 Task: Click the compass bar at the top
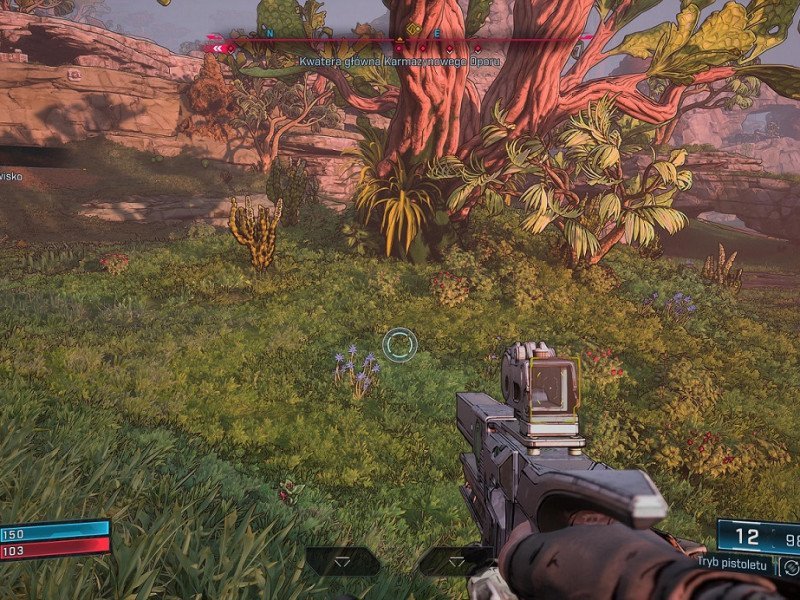(x=400, y=38)
